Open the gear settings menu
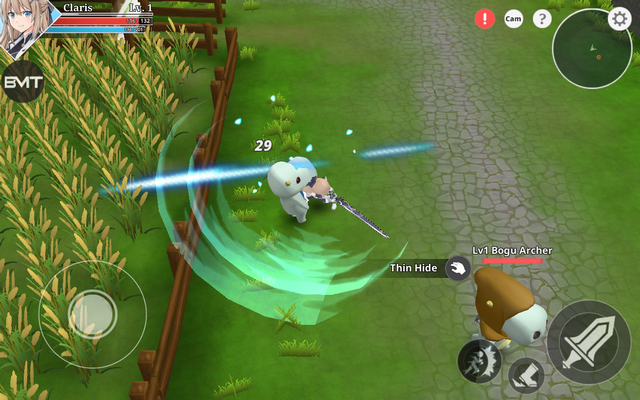The height and width of the screenshot is (400, 640). click(620, 17)
